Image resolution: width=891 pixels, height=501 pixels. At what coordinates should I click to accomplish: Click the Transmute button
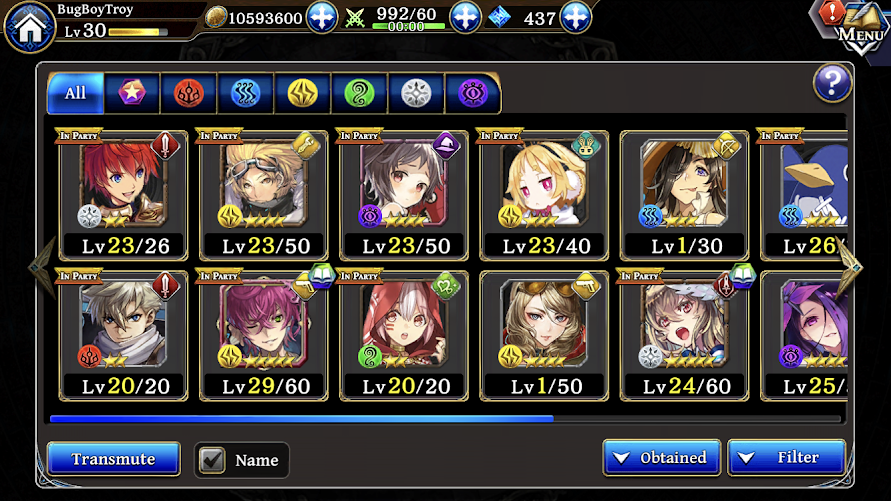(113, 459)
